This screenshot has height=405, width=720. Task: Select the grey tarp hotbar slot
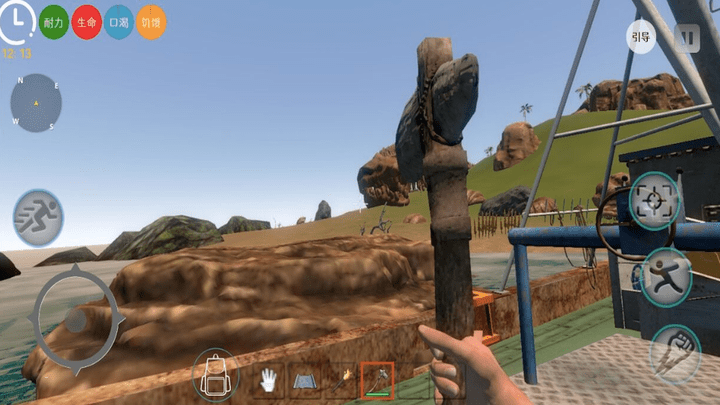(x=305, y=379)
